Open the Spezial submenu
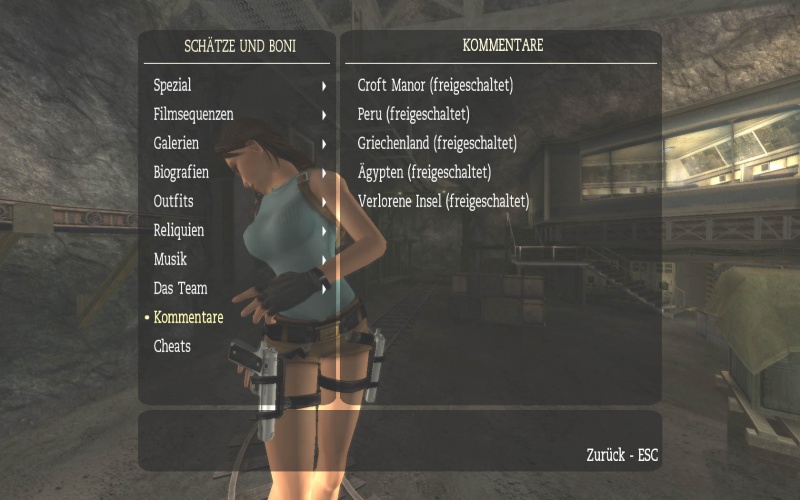This screenshot has width=800, height=500. point(173,86)
